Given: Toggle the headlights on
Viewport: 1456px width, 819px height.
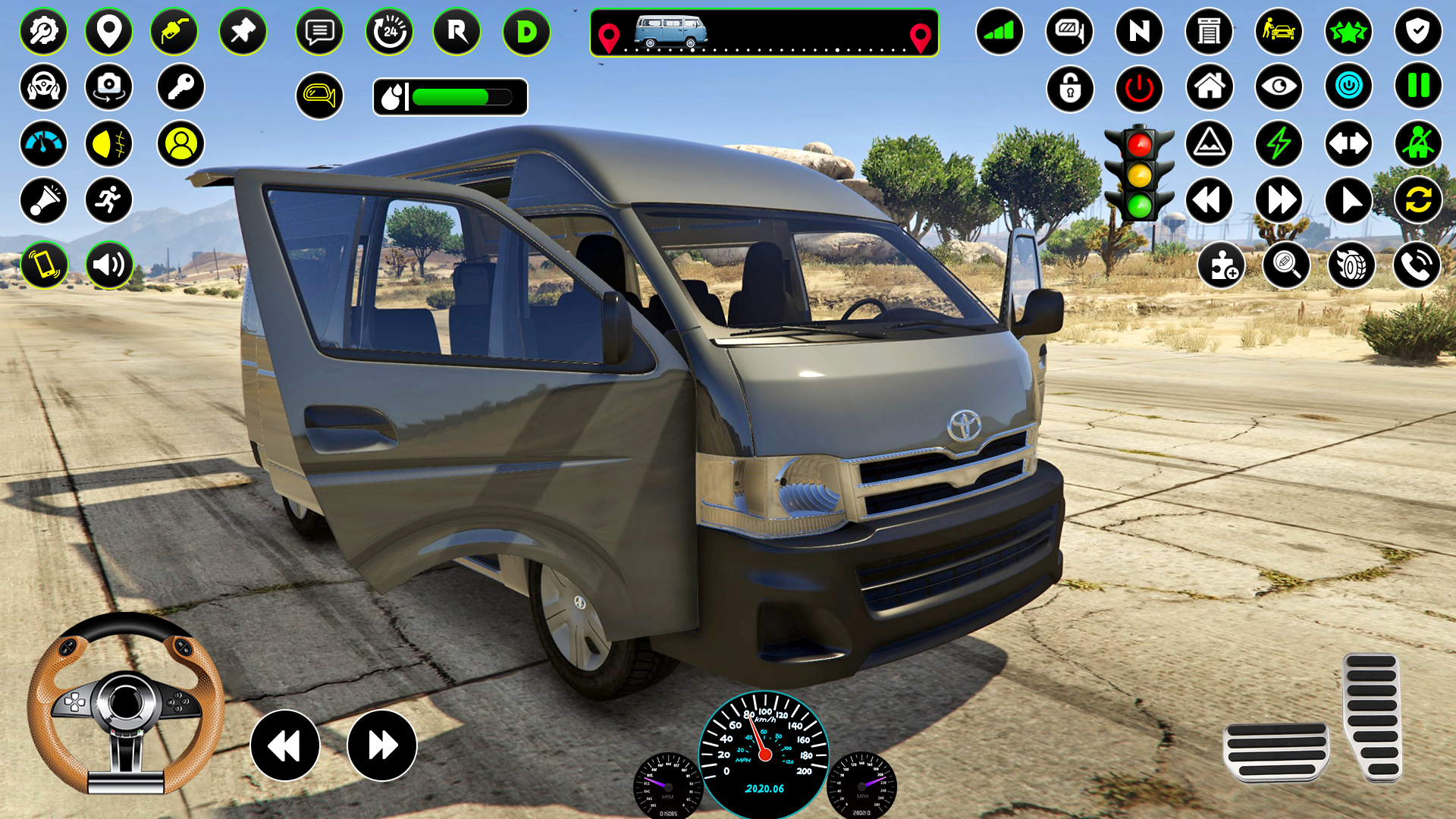Looking at the screenshot, I should (109, 143).
